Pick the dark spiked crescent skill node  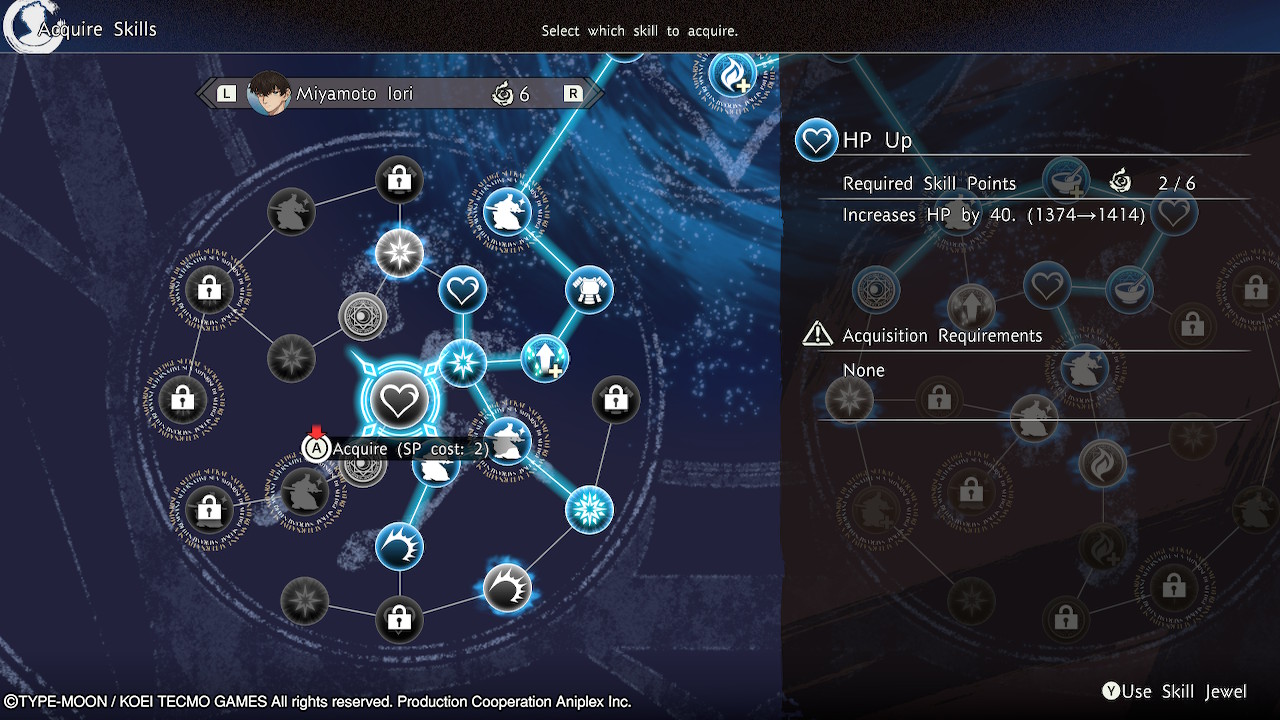tap(507, 588)
